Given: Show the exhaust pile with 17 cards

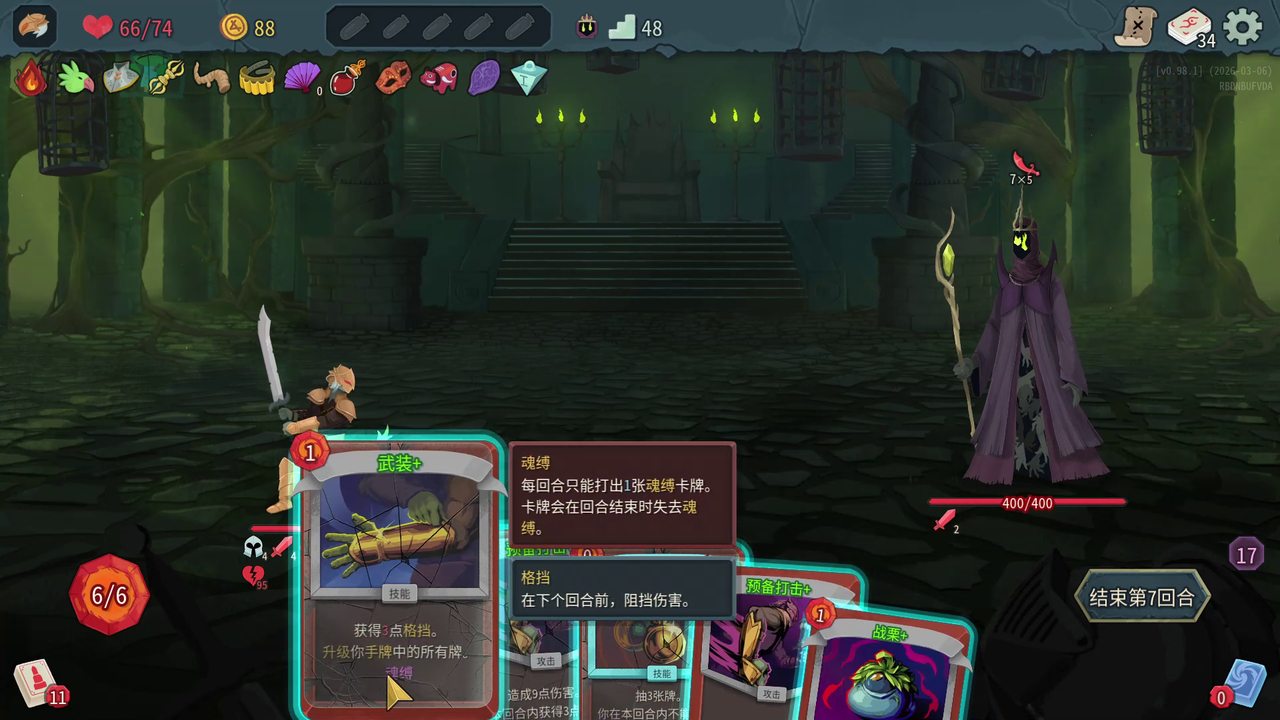Looking at the screenshot, I should coord(1246,554).
